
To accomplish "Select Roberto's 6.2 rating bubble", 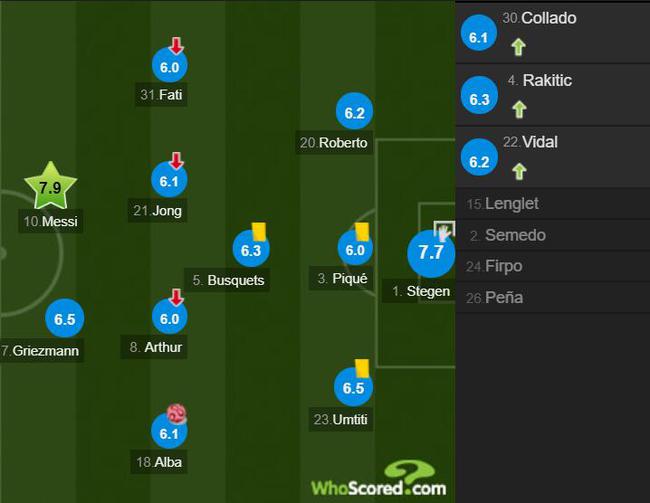I will (353, 113).
